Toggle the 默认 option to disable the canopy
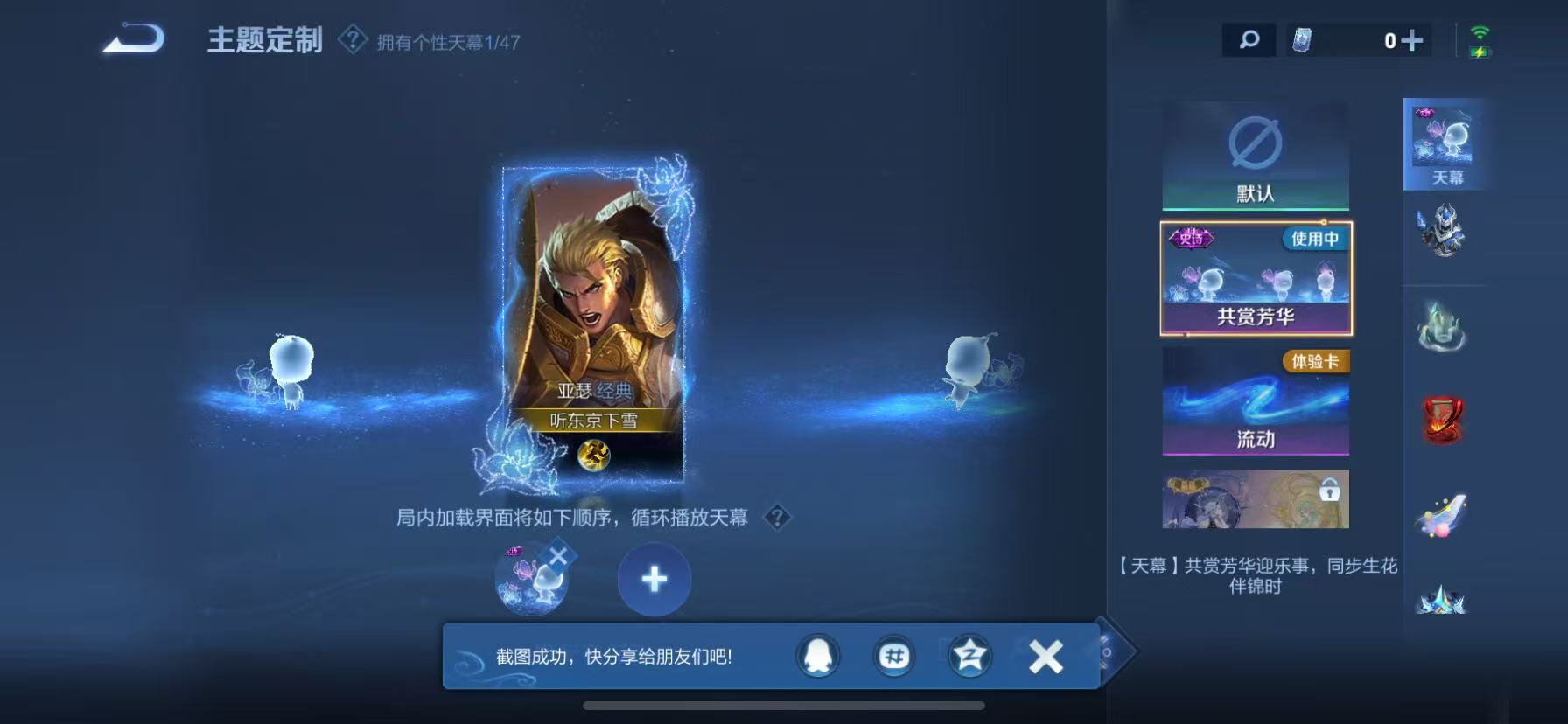The width and height of the screenshot is (1568, 724). pos(1255,156)
